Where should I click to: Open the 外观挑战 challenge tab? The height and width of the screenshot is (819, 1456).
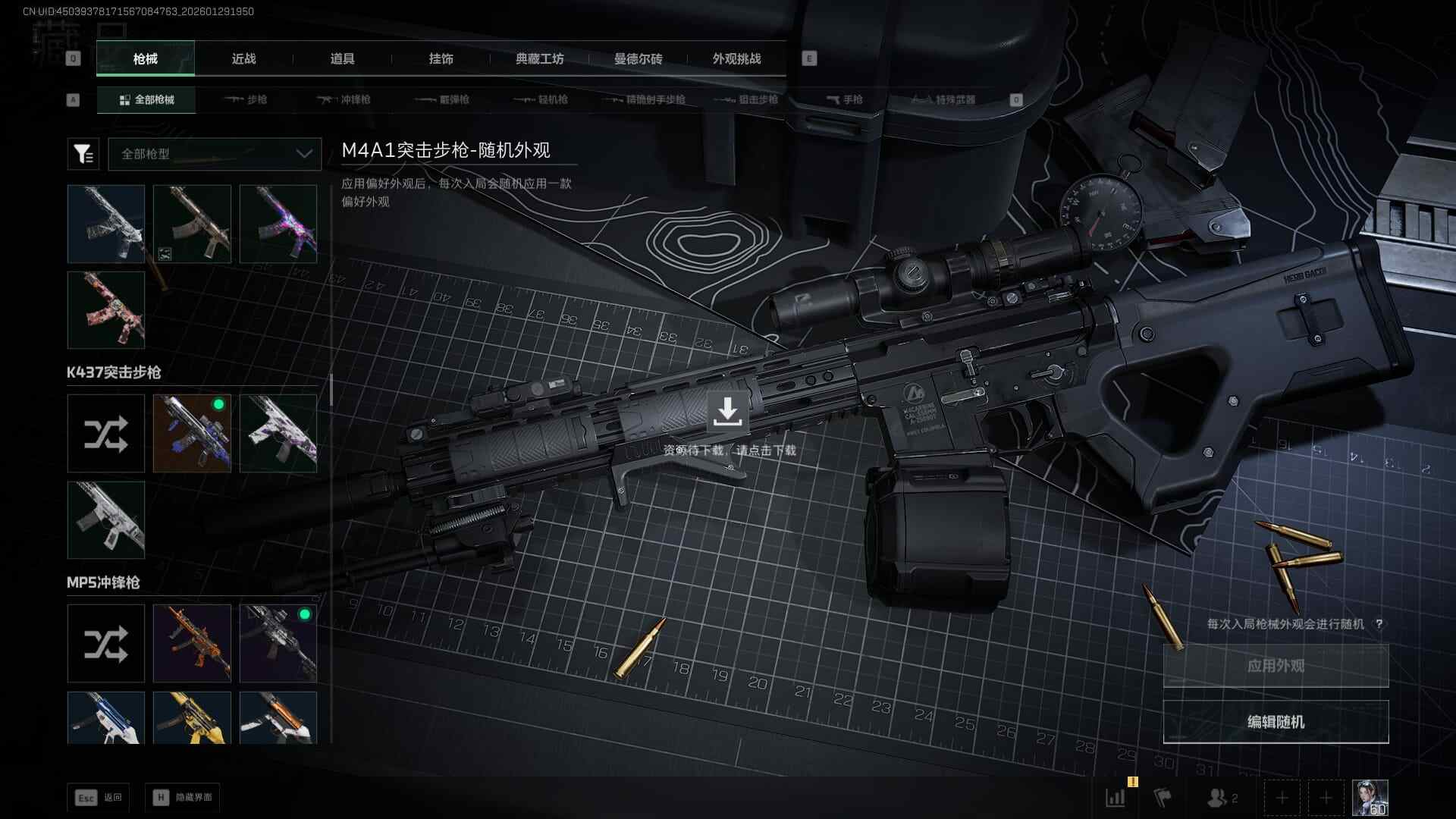click(736, 58)
